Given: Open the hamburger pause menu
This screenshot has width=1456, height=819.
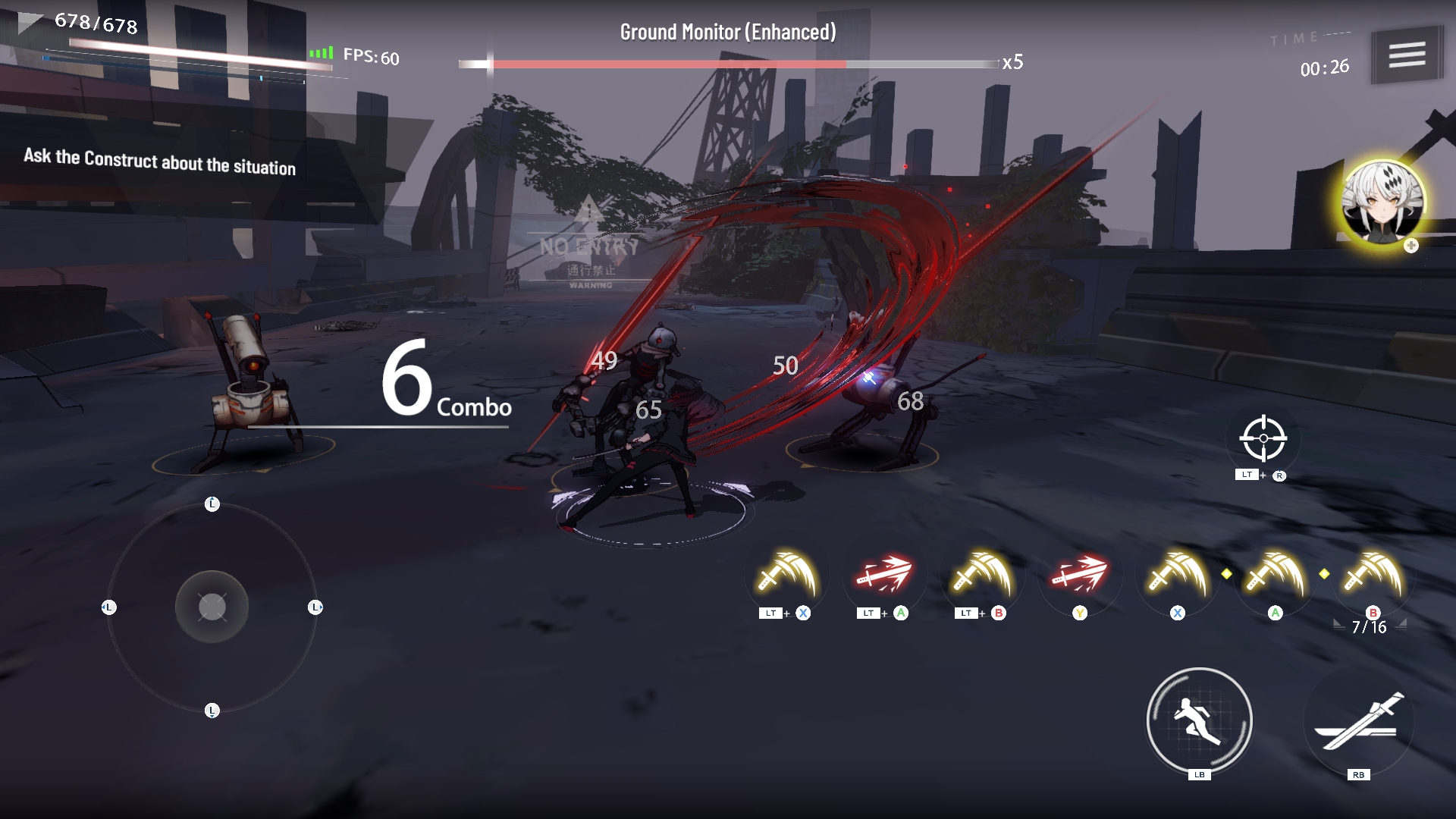Looking at the screenshot, I should [x=1407, y=55].
